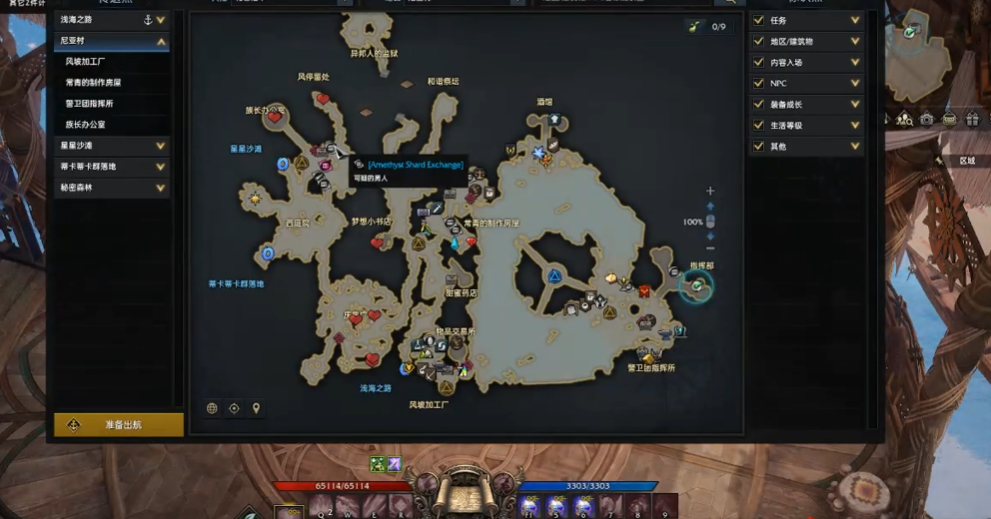Viewport: 991px width, 519px height.
Task: Center map with the crosshair button
Action: point(234,408)
